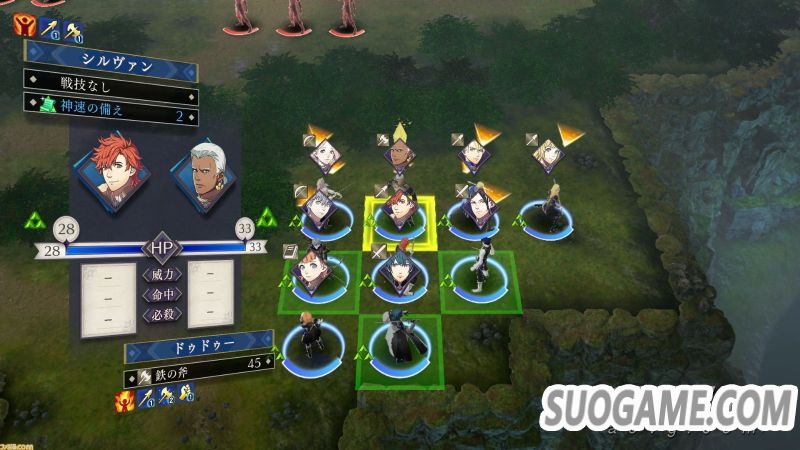The height and width of the screenshot is (450, 800).
Task: Pick the grey-haired Ashe unit portrait
Action: click(320, 208)
